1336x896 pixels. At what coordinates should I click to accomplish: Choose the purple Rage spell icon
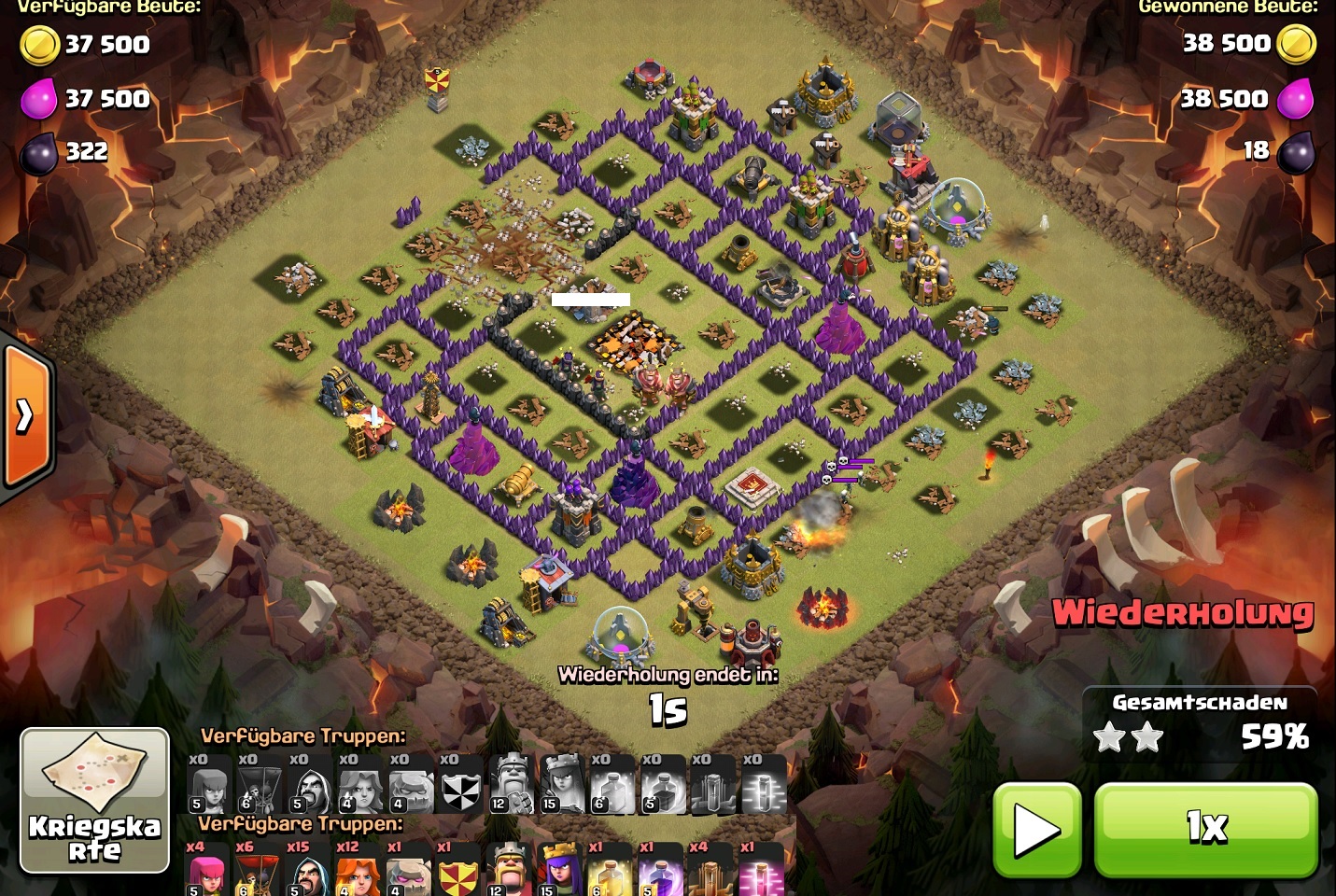661,870
